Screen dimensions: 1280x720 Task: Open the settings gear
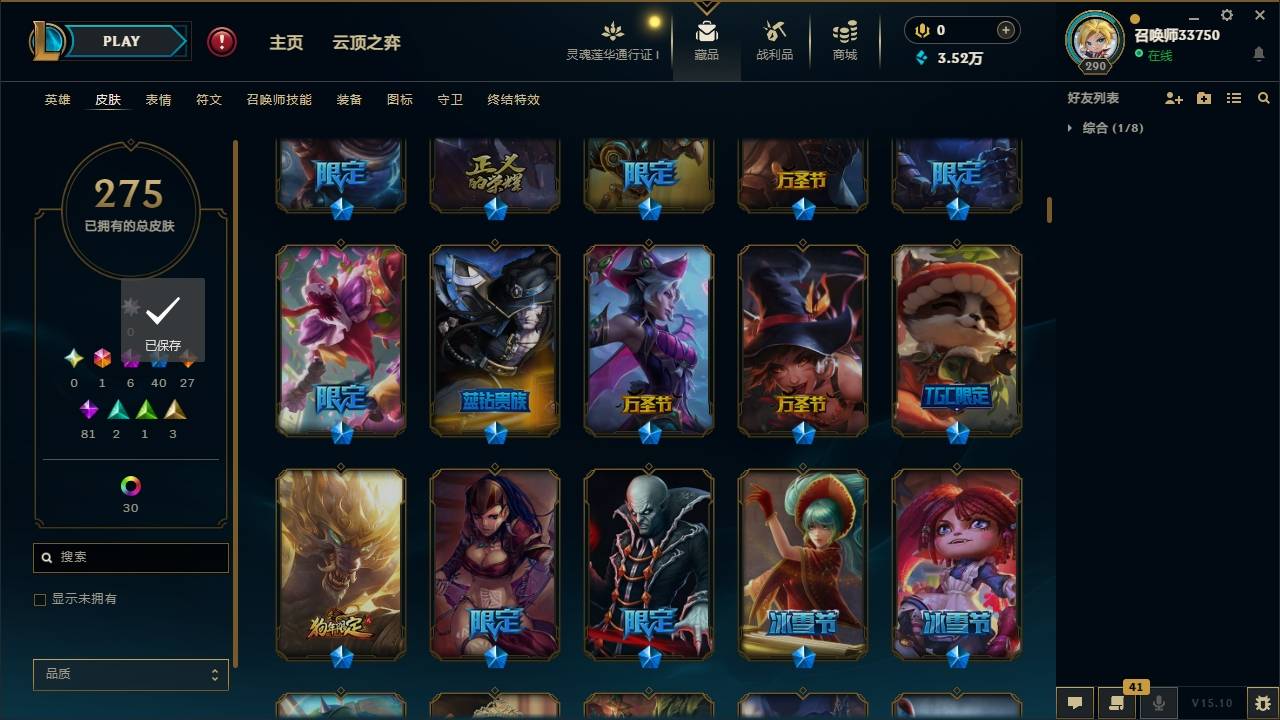[x=1226, y=15]
